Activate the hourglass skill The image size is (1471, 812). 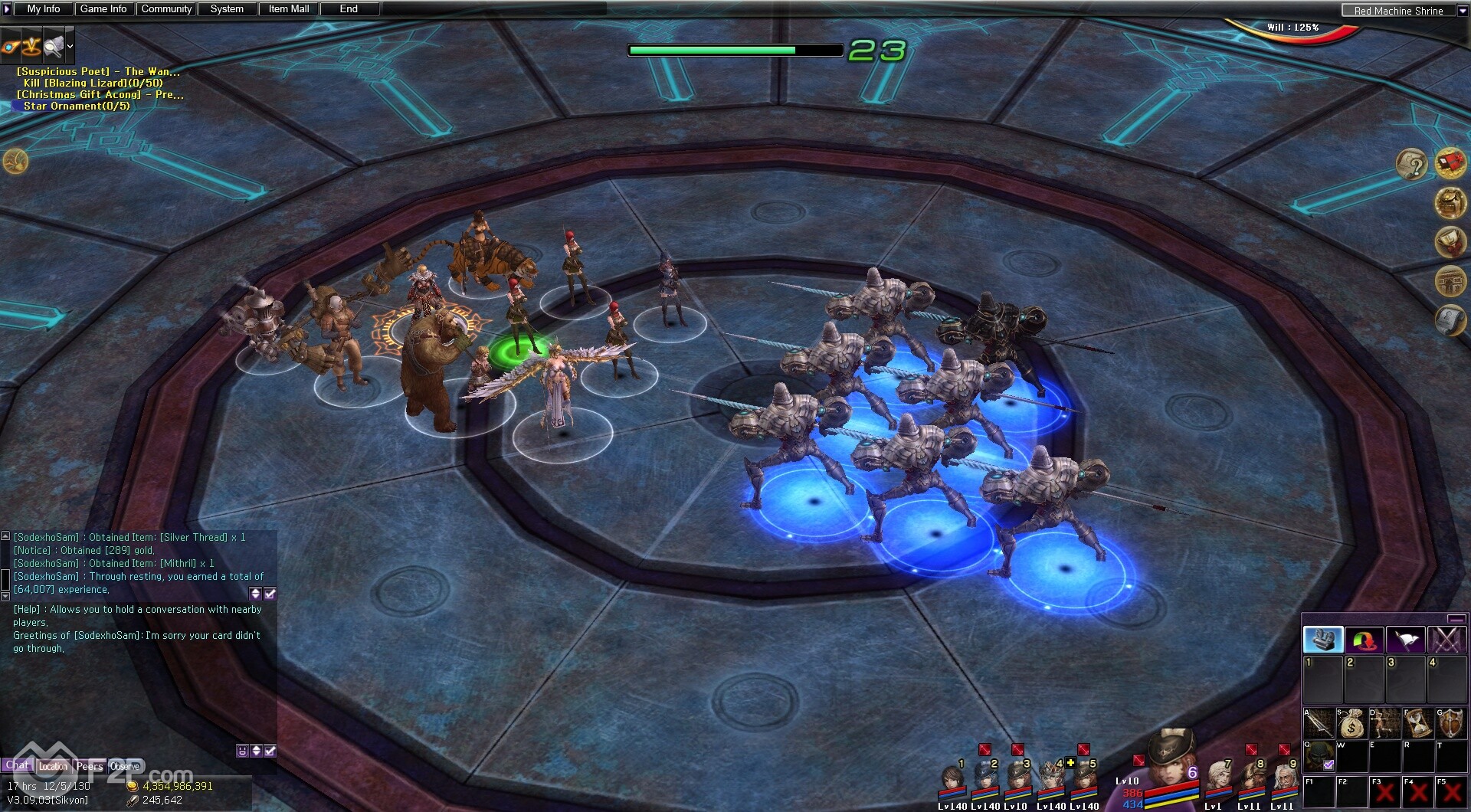tap(1417, 723)
